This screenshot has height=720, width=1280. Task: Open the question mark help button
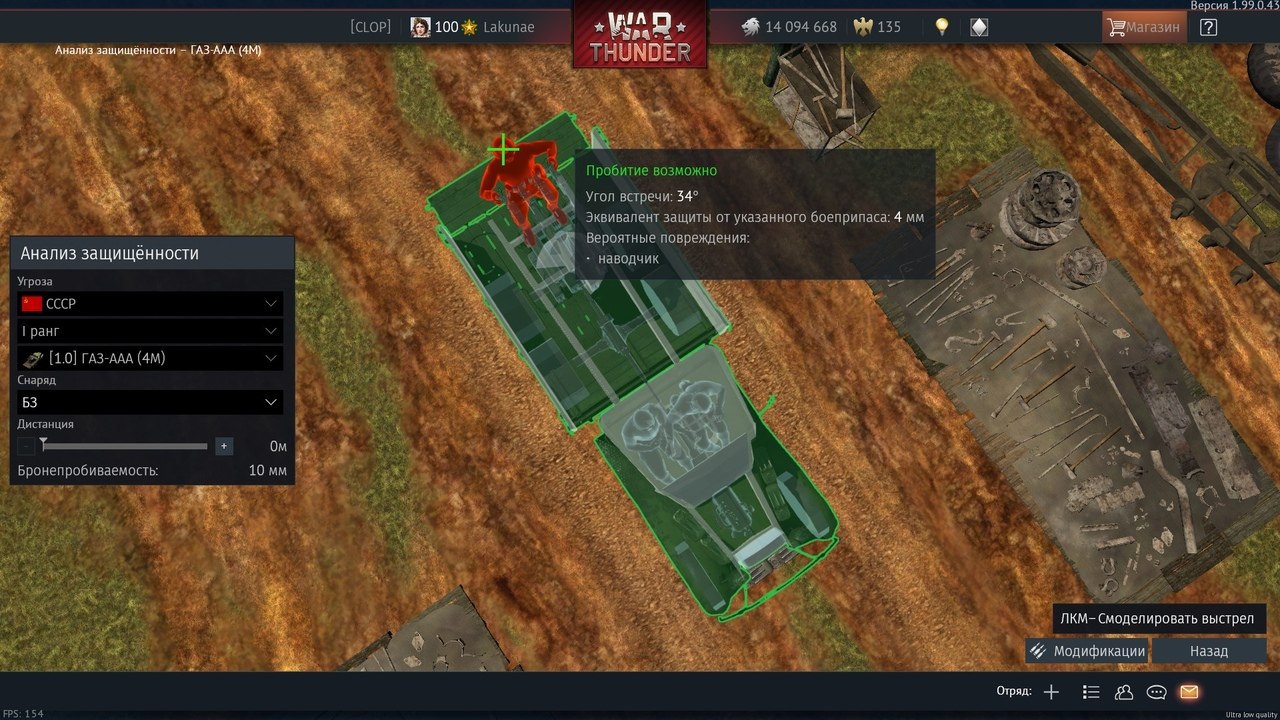tap(1208, 27)
